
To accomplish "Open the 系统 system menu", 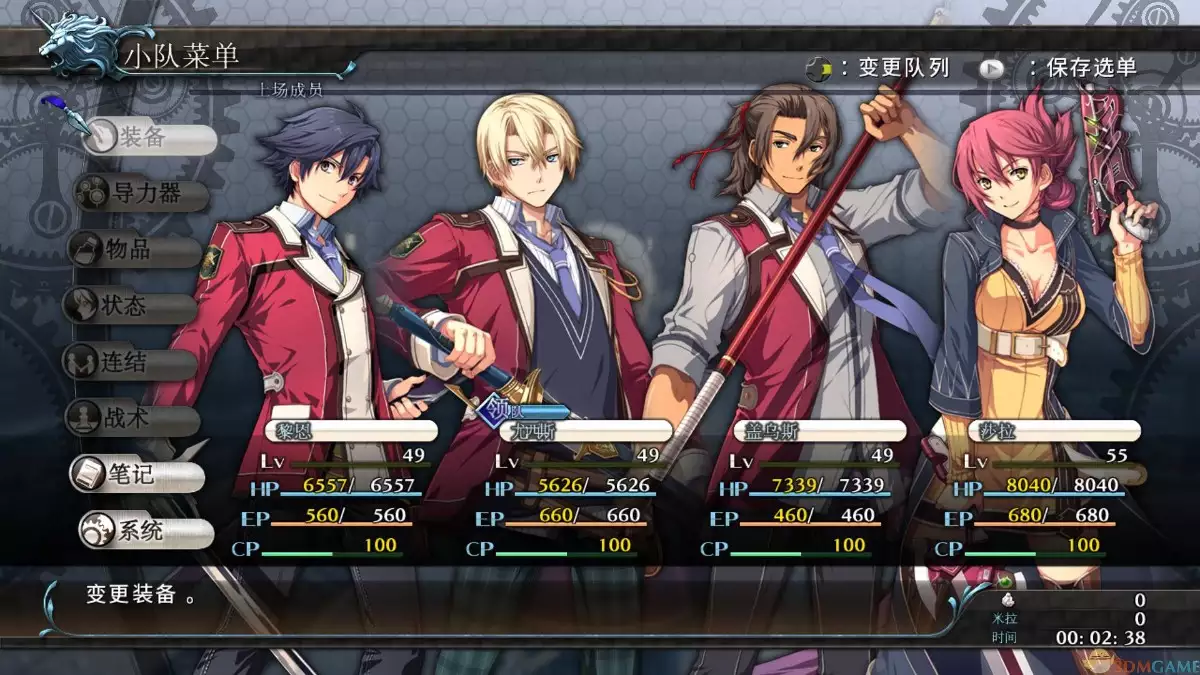I will click(x=145, y=532).
